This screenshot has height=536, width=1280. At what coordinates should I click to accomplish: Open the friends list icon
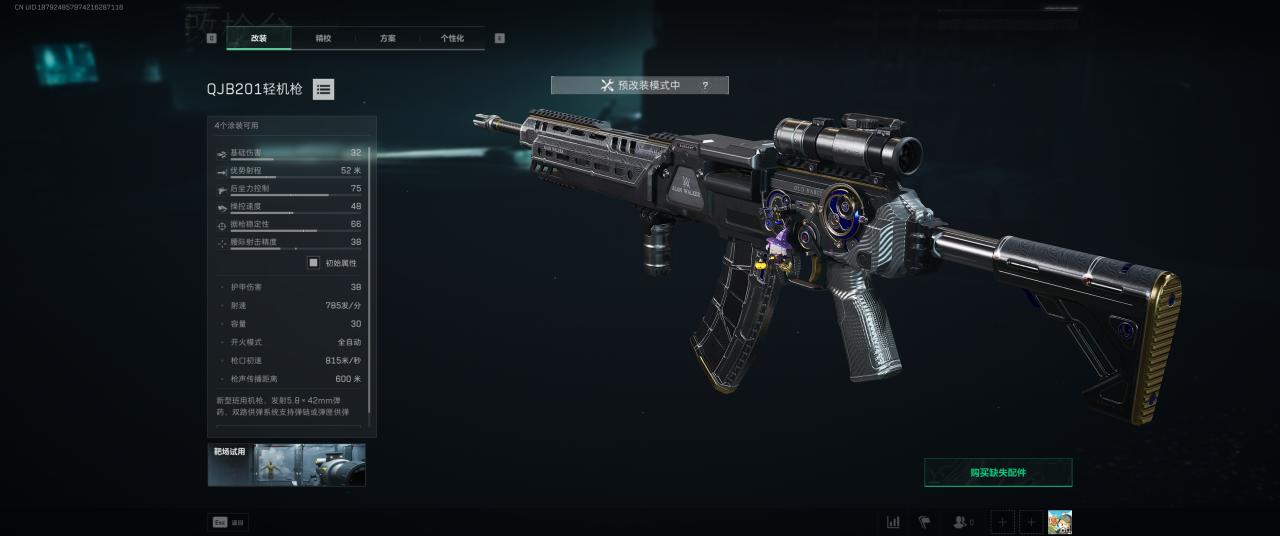click(962, 522)
